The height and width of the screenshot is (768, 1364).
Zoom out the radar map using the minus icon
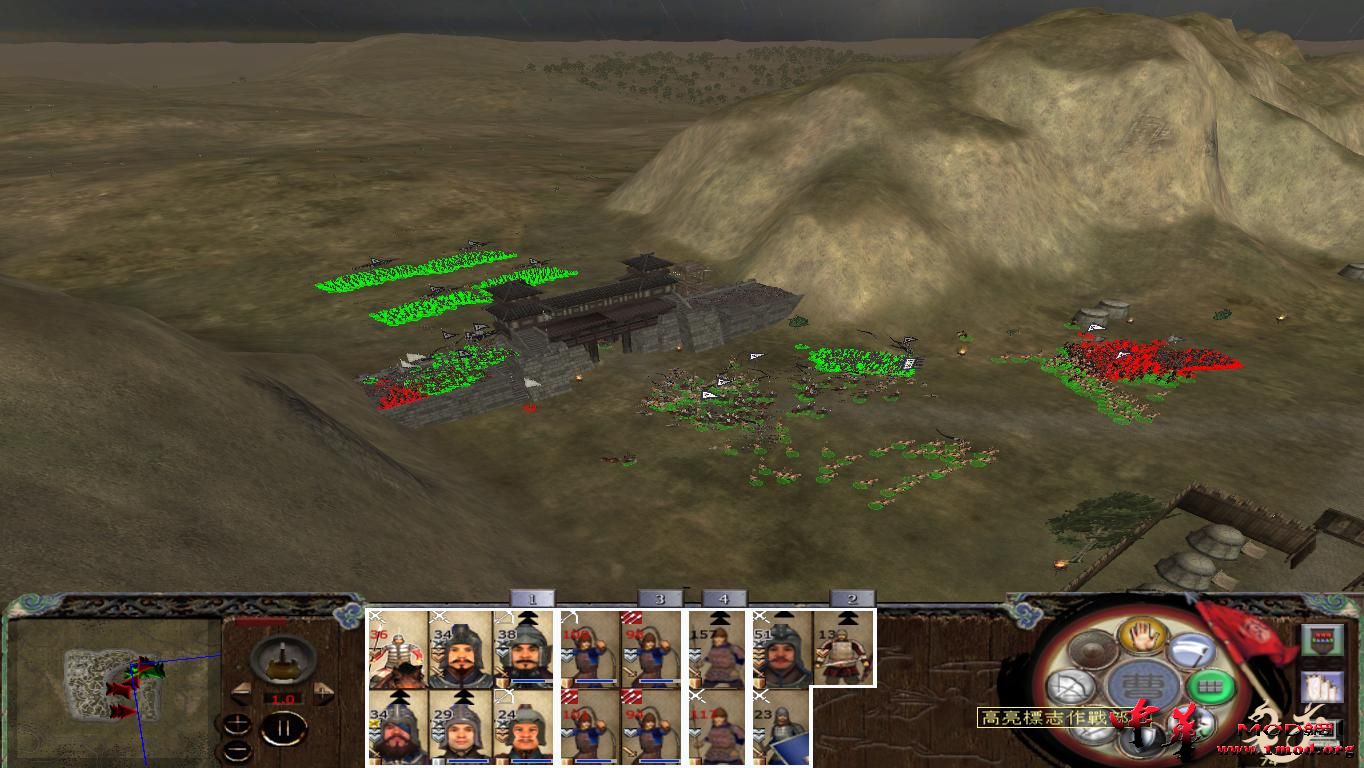[x=237, y=752]
